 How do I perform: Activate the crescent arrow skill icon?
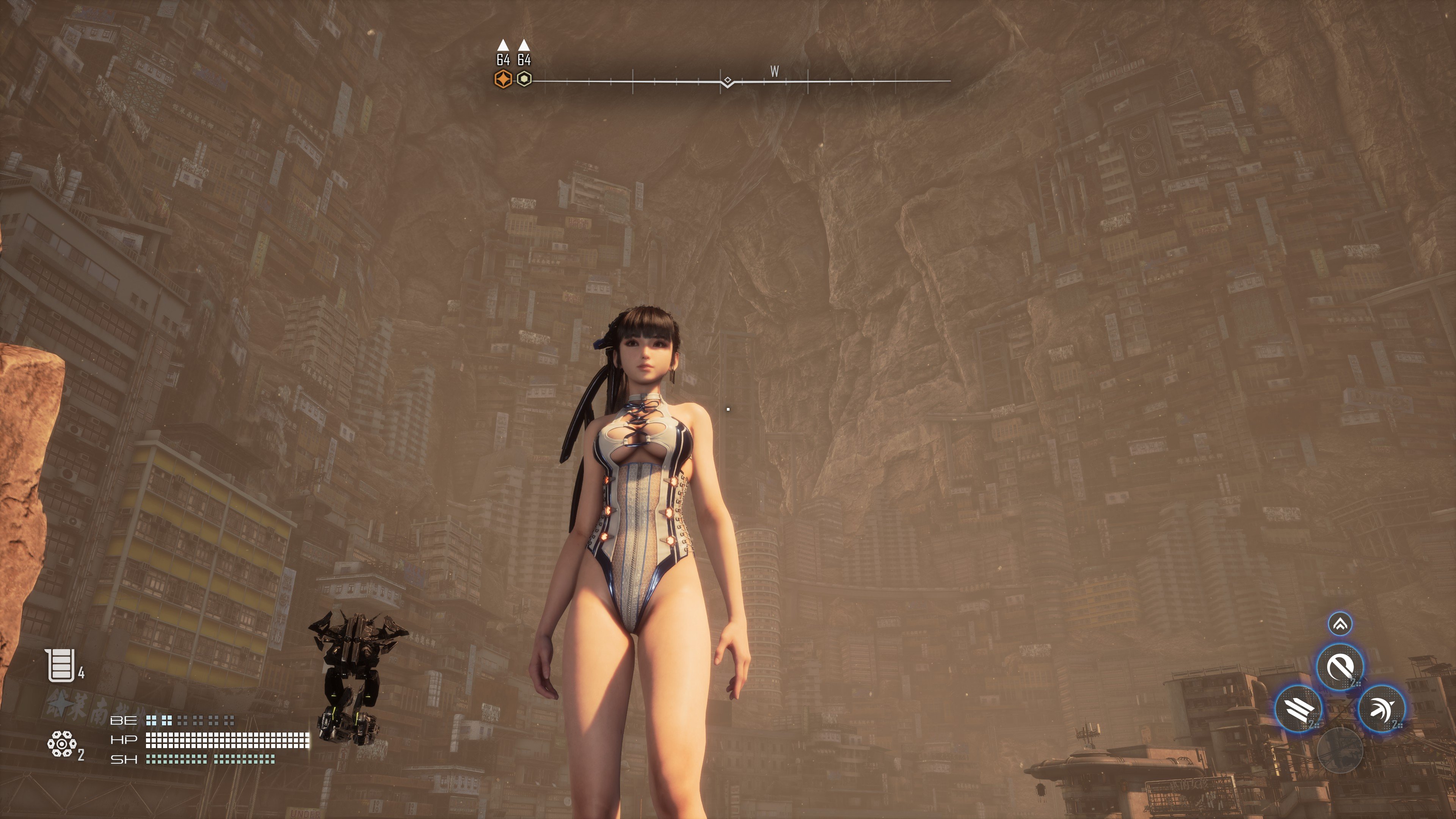pos(1381,708)
